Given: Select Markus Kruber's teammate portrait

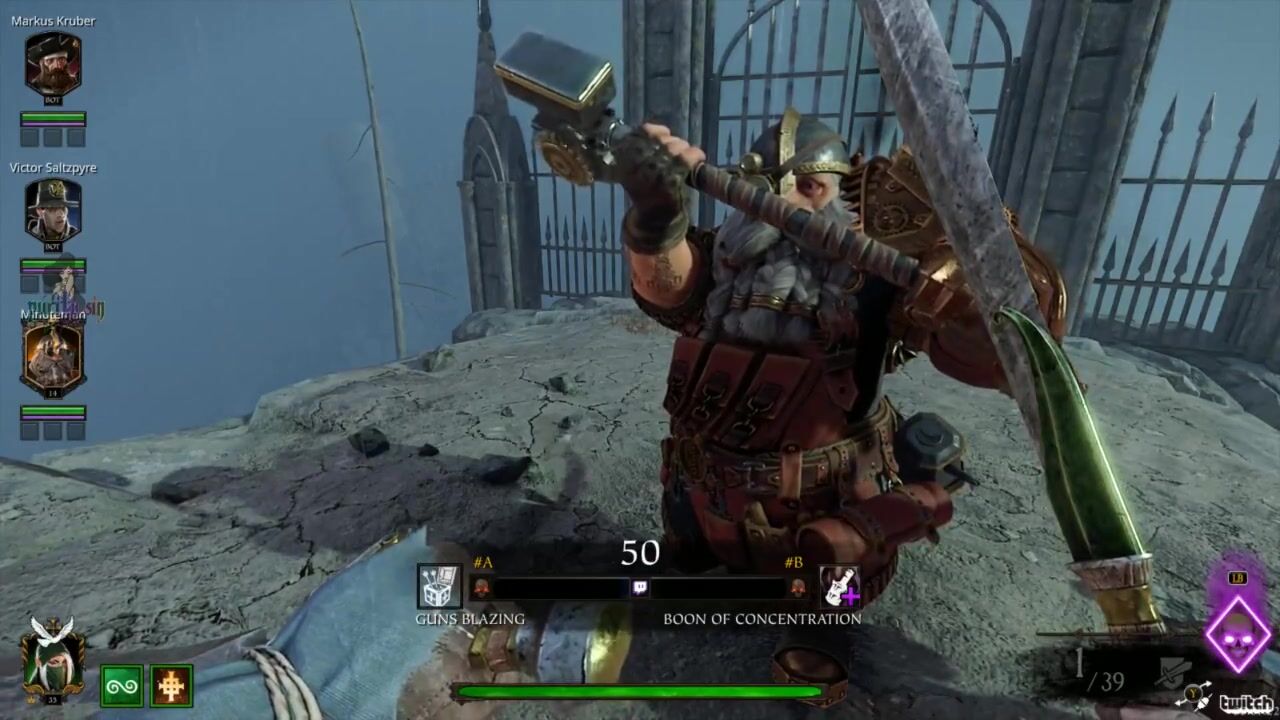Looking at the screenshot, I should coord(52,65).
